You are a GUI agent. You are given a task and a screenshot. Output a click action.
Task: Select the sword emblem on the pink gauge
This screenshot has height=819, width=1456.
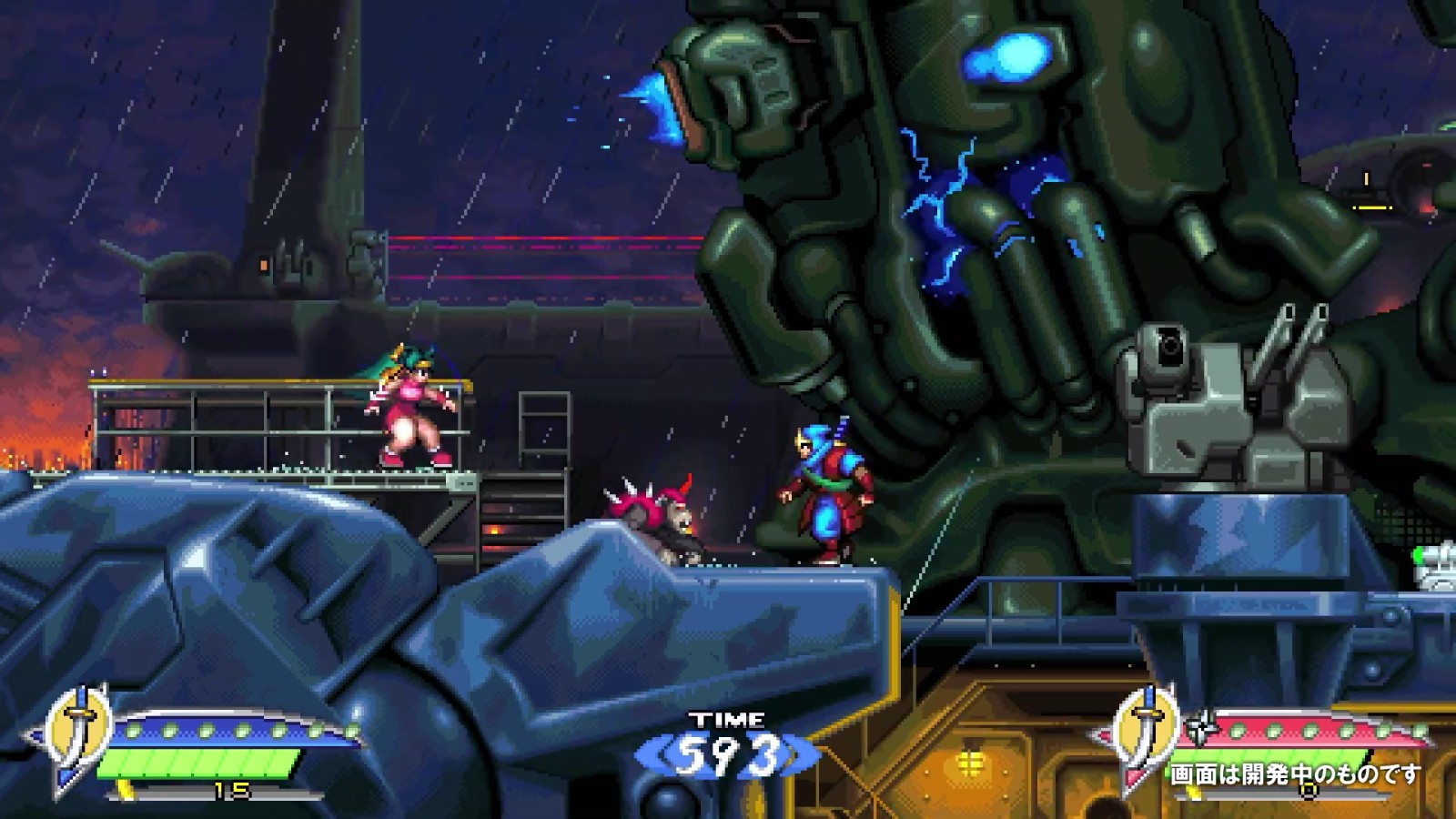[1146, 733]
